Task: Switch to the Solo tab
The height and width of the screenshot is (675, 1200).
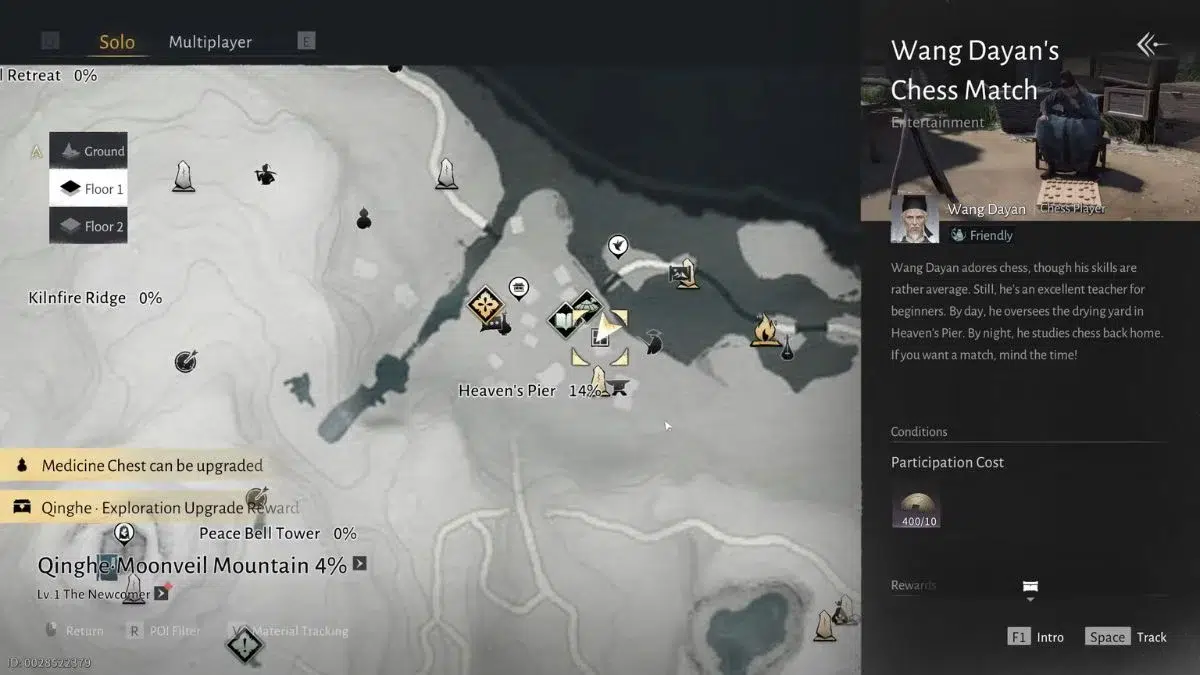Action: (117, 42)
